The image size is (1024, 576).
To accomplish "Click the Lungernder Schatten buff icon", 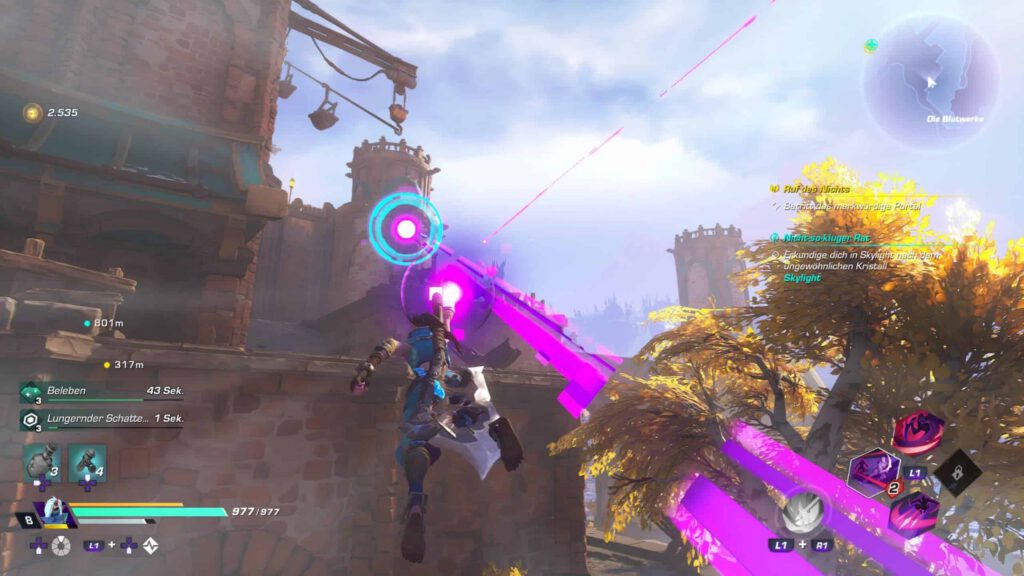I will coord(29,420).
